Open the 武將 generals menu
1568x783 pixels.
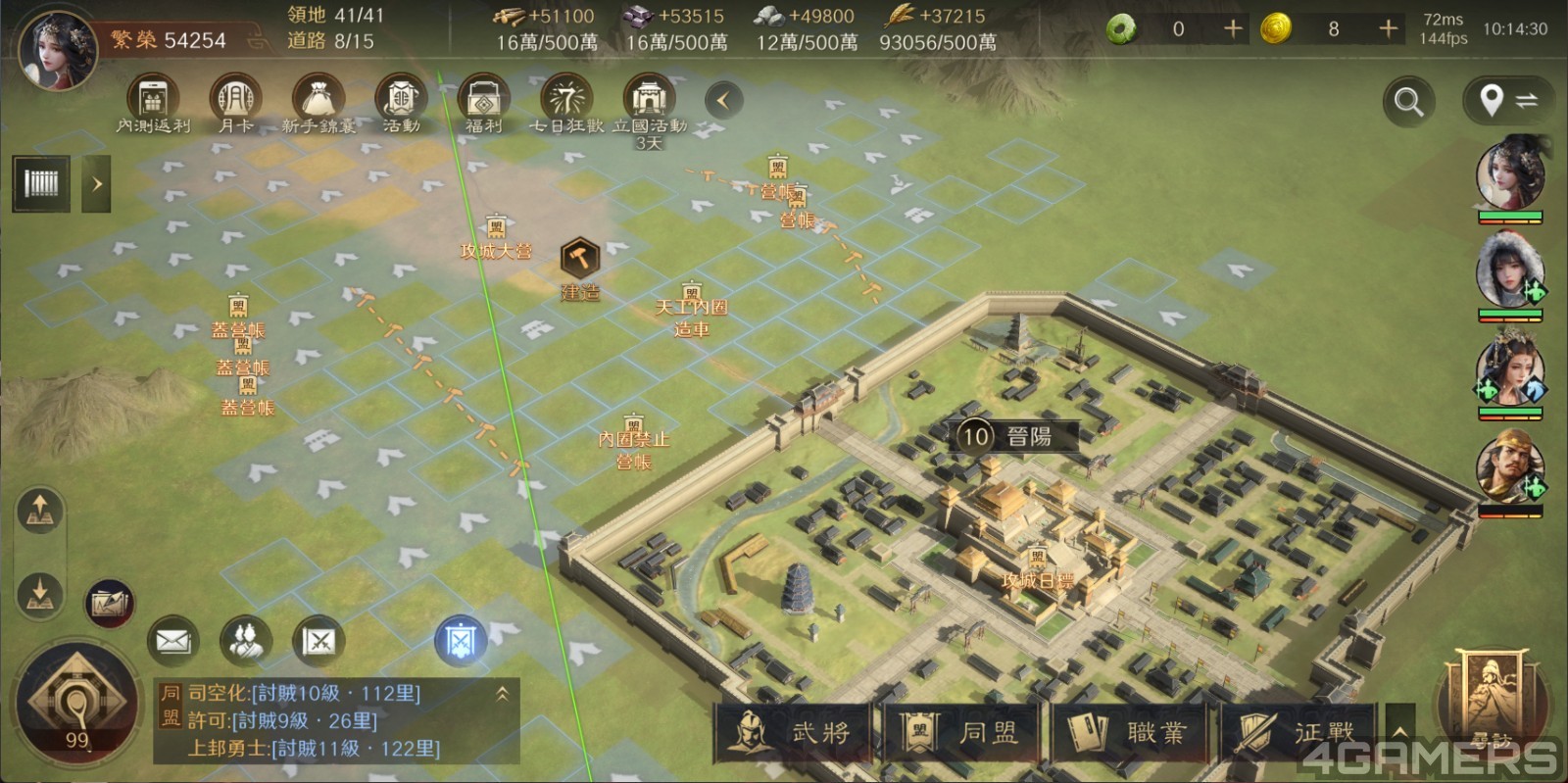[x=794, y=732]
